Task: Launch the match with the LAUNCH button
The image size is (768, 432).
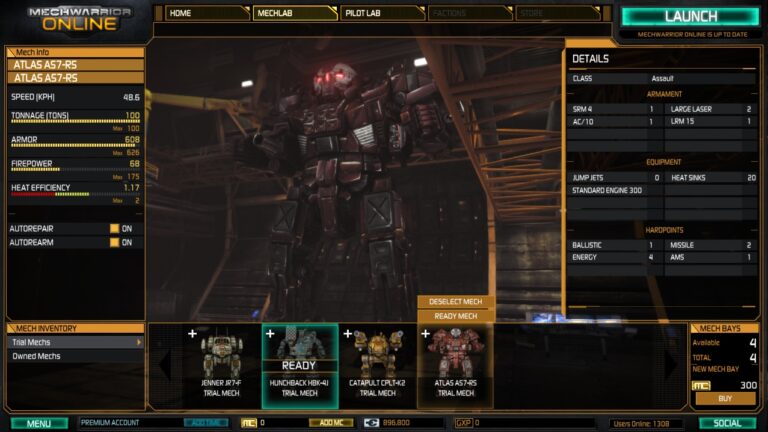Action: (690, 17)
